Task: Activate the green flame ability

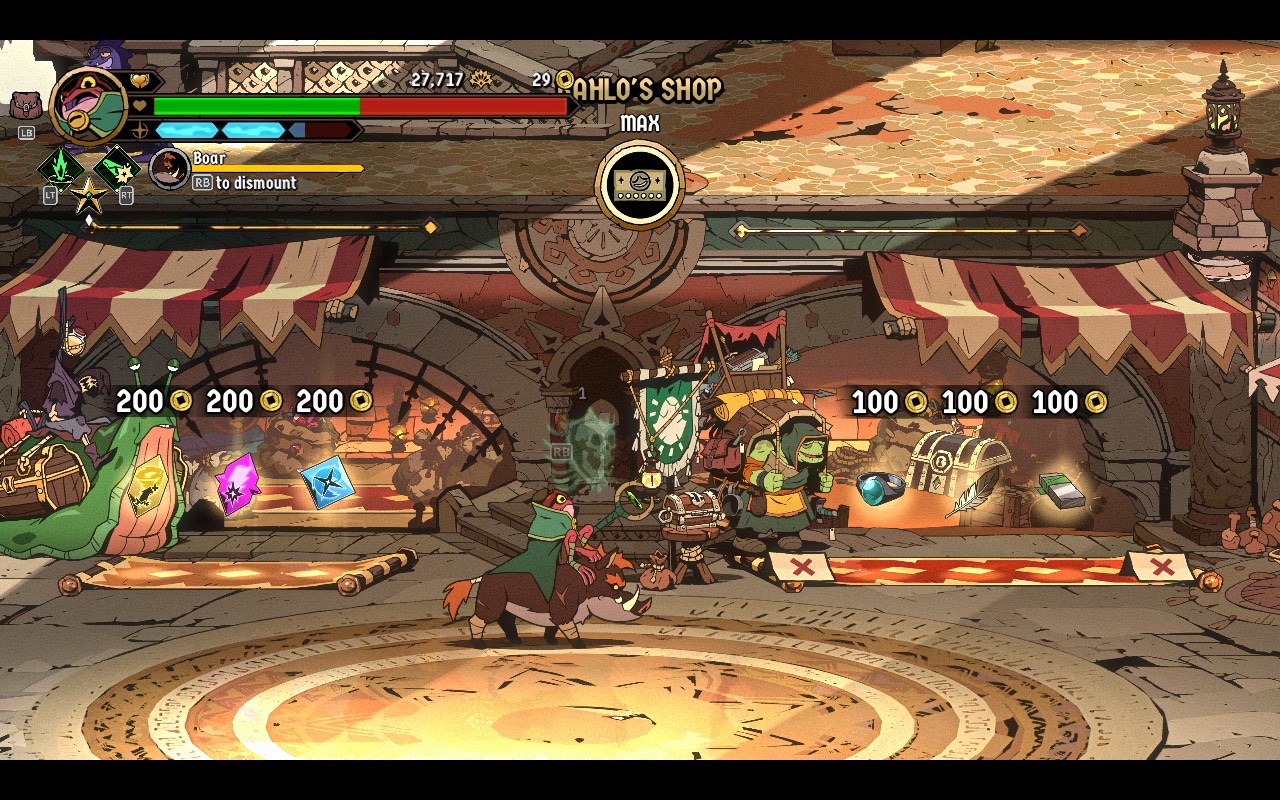Action: 59,167
